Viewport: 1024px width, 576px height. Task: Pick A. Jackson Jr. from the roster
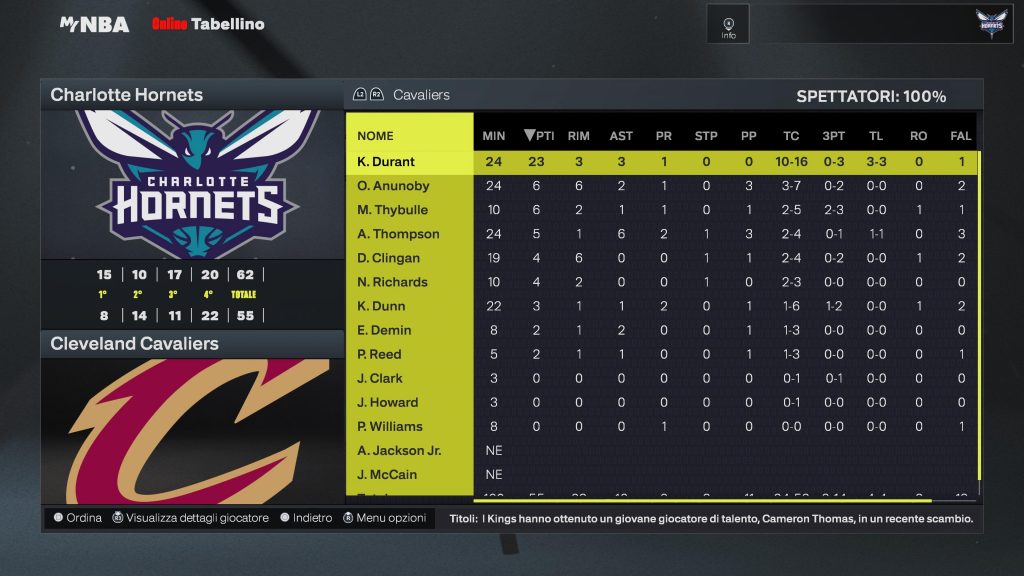(x=399, y=450)
